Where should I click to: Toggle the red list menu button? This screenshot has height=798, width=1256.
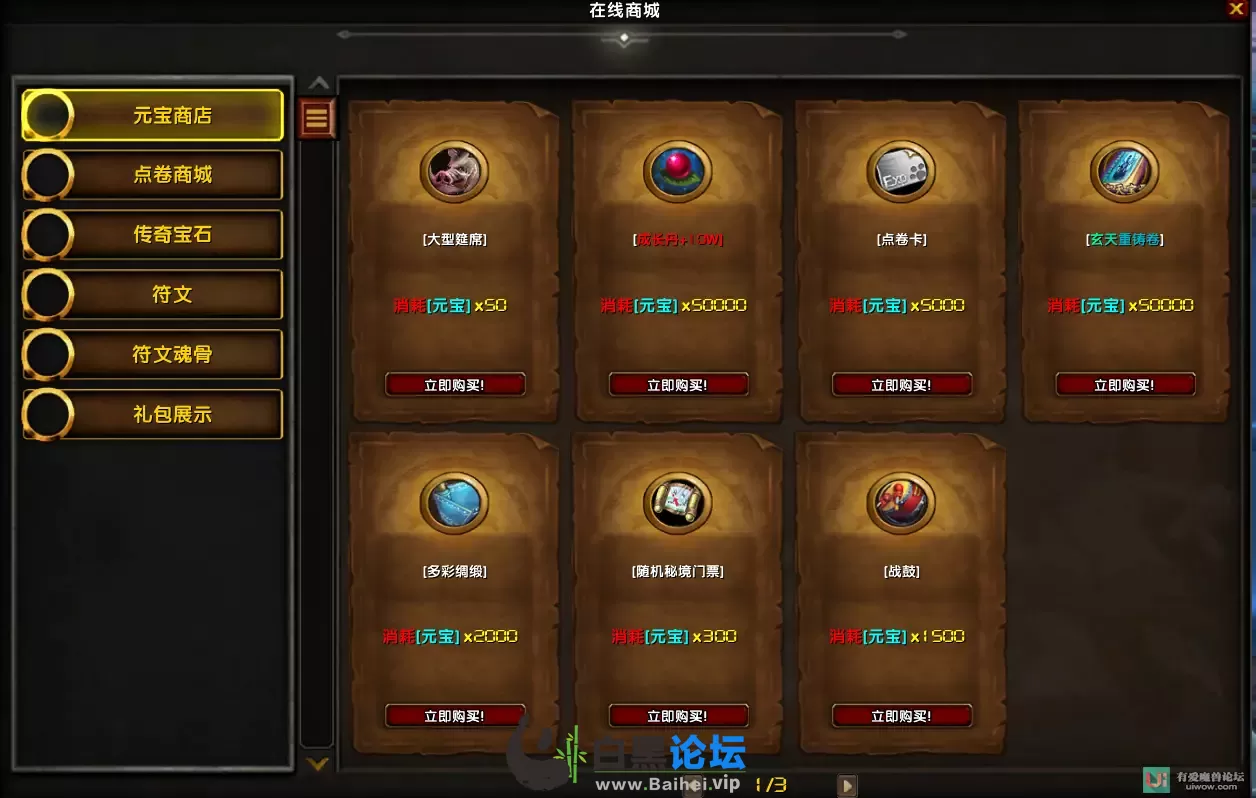pos(317,119)
